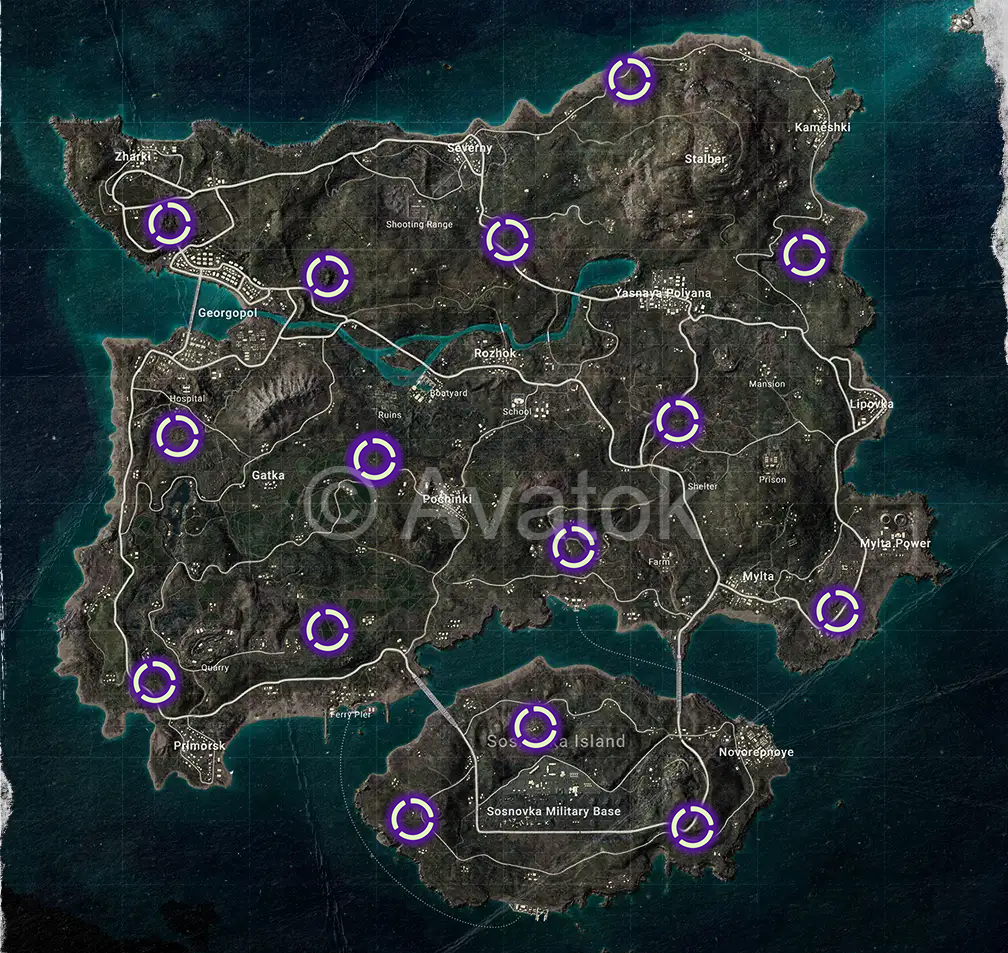Choose the marker on the coast above Primorsk

[x=155, y=681]
